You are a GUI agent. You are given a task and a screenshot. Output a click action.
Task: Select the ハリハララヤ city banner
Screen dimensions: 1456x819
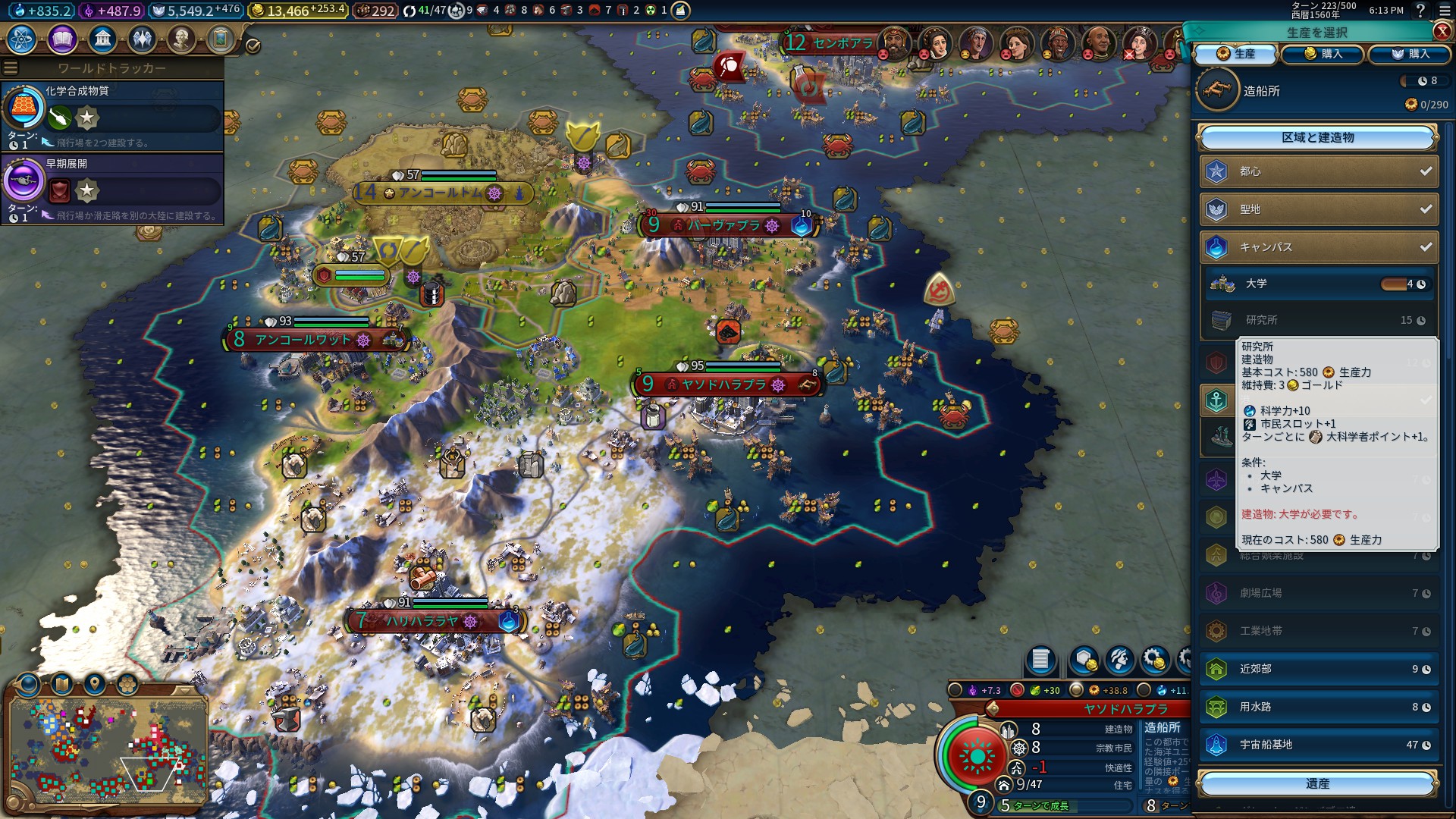tap(422, 621)
